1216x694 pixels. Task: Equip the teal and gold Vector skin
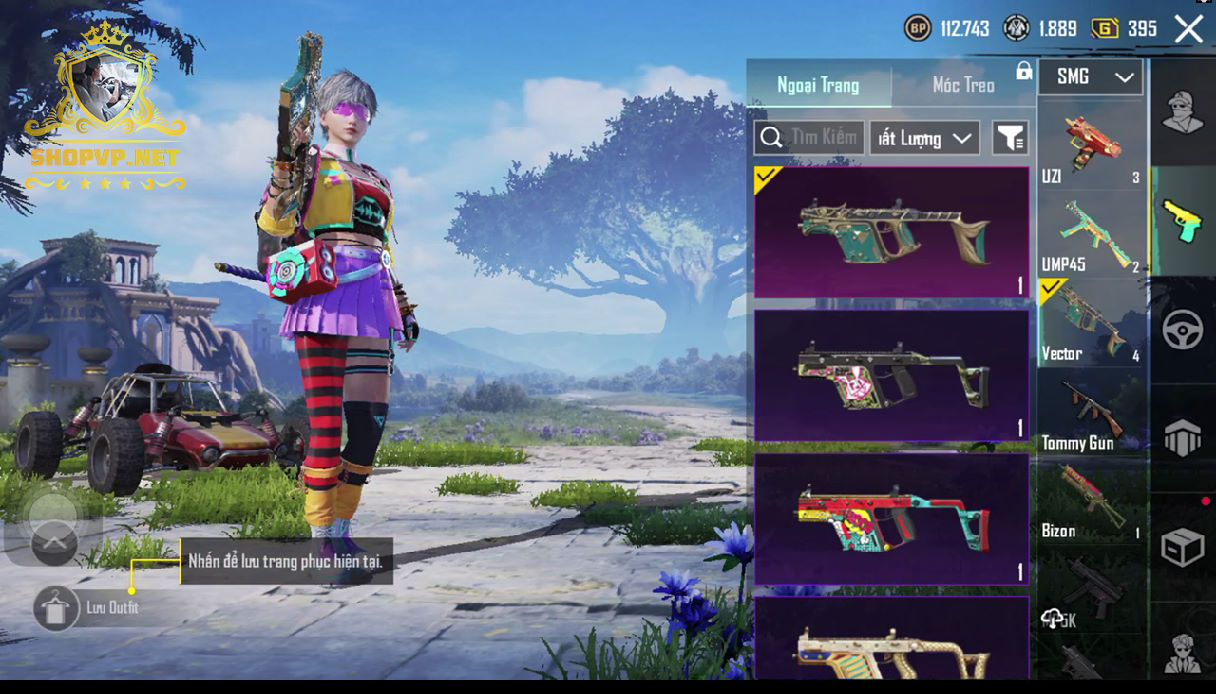890,232
